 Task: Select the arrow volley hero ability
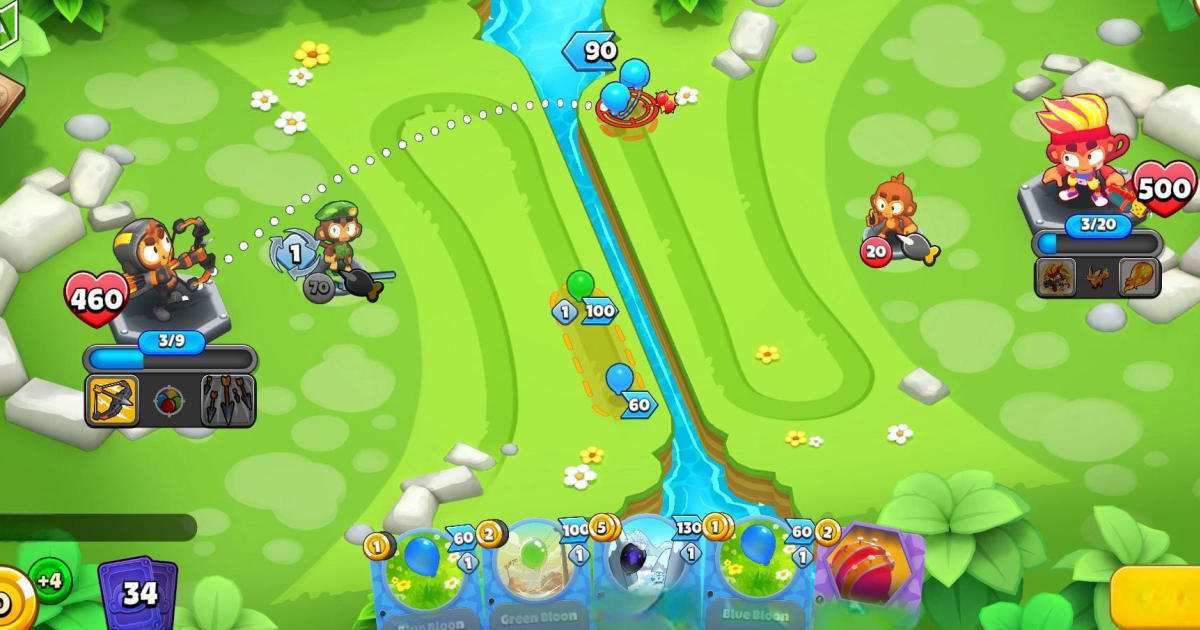pyautogui.click(x=228, y=401)
